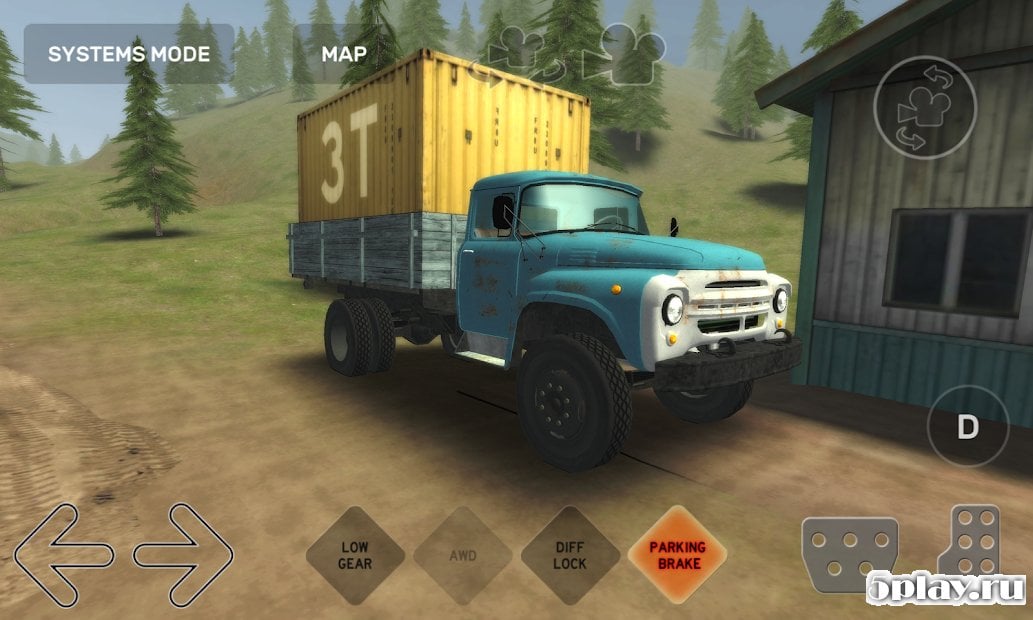Open the Systems Mode menu

(128, 53)
